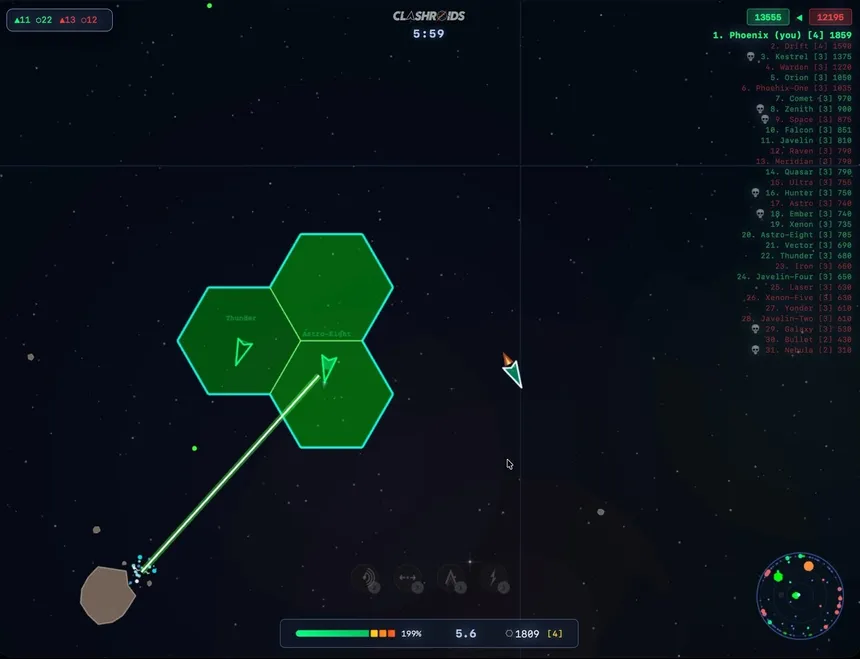The height and width of the screenshot is (659, 860).
Task: Click the circular minimap radar
Action: coord(799,598)
